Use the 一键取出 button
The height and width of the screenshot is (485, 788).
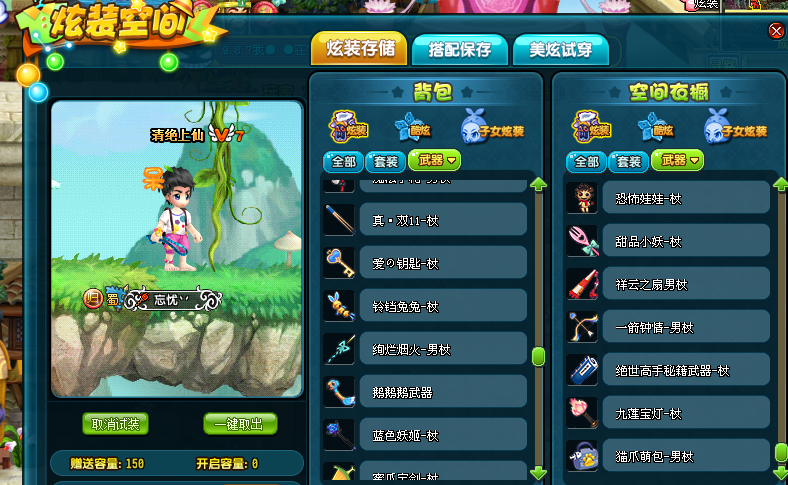(x=240, y=424)
